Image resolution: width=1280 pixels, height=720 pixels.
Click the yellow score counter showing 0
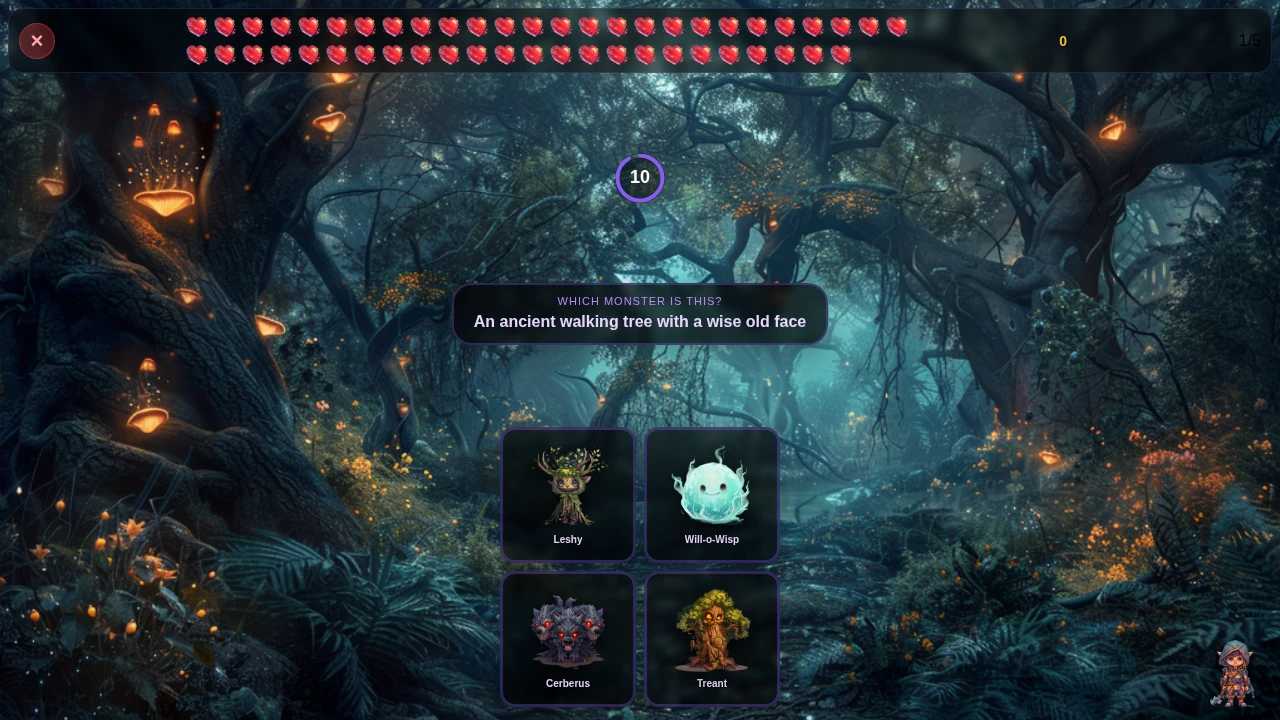1063,41
